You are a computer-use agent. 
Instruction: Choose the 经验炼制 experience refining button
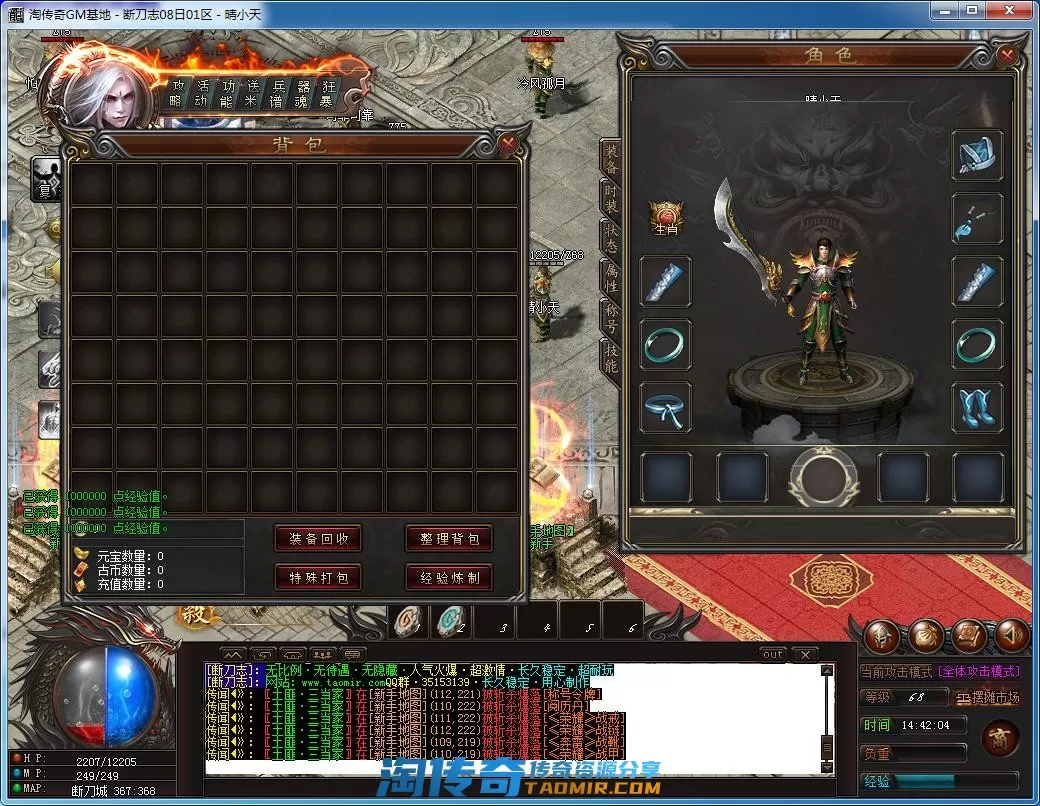click(449, 577)
